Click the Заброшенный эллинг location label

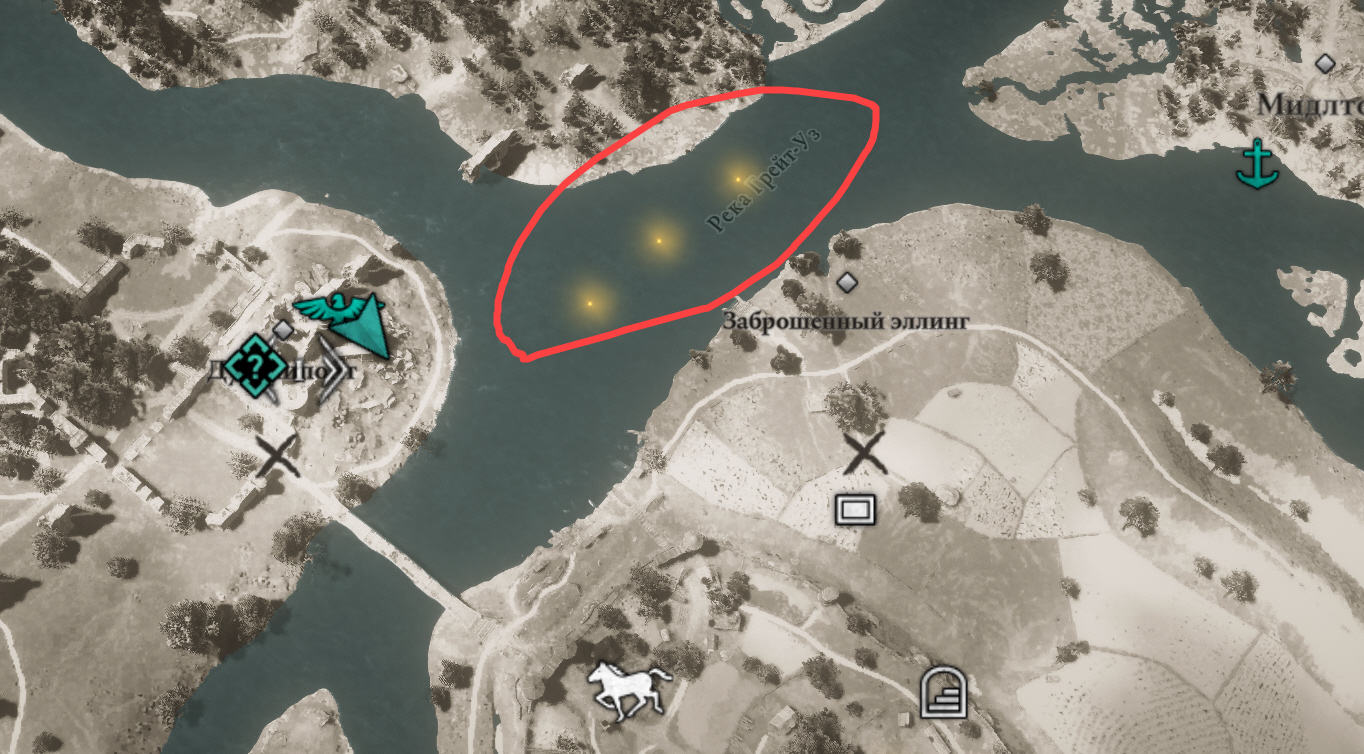click(845, 320)
